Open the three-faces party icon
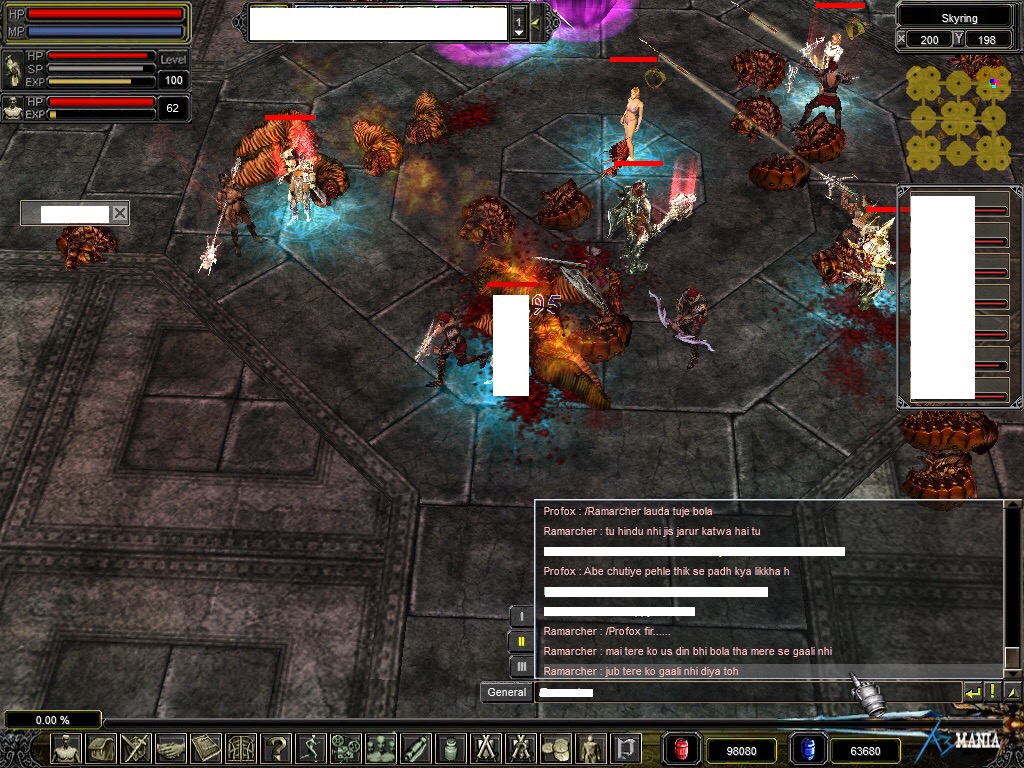 (x=380, y=748)
